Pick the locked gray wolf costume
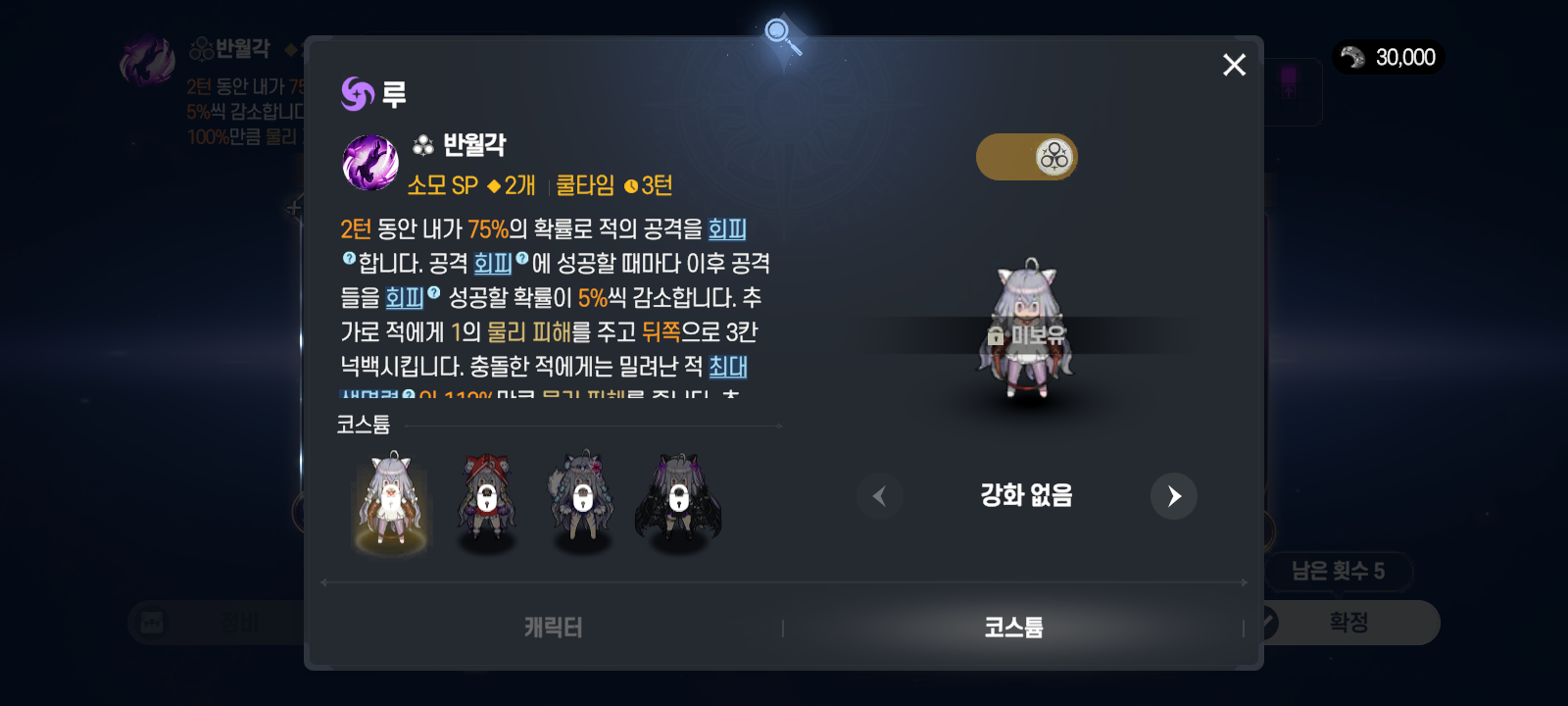The height and width of the screenshot is (706, 1568). (582, 500)
